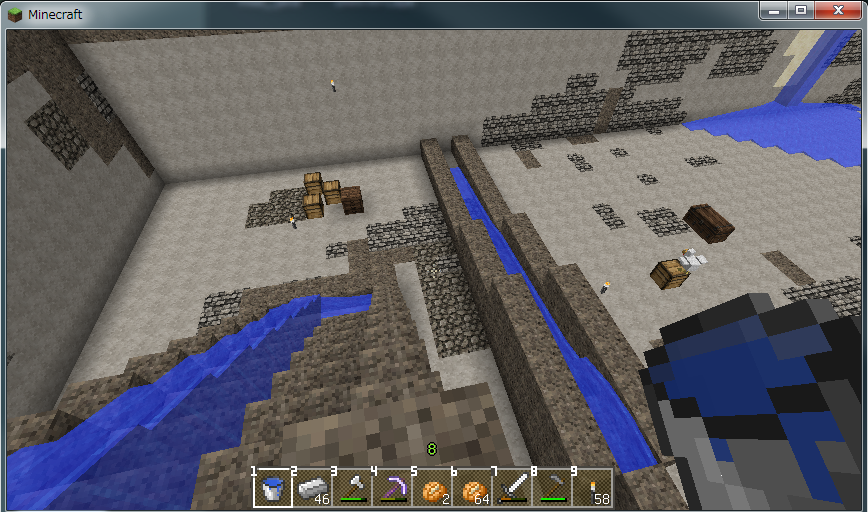Select the bread stack showing 64
Screen dimensions: 868x512
tap(472, 488)
